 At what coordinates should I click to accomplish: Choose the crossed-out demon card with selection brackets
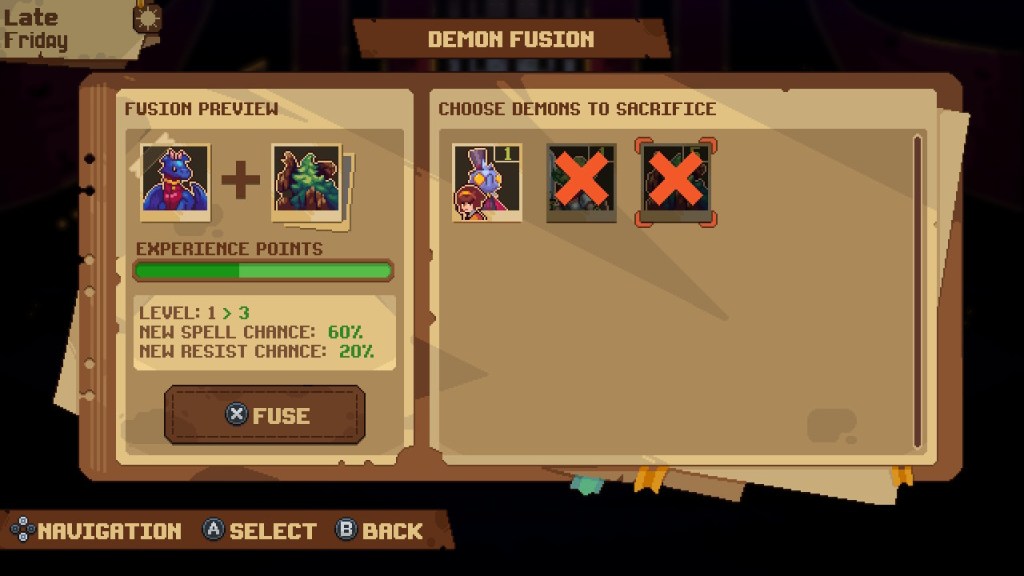click(x=676, y=182)
